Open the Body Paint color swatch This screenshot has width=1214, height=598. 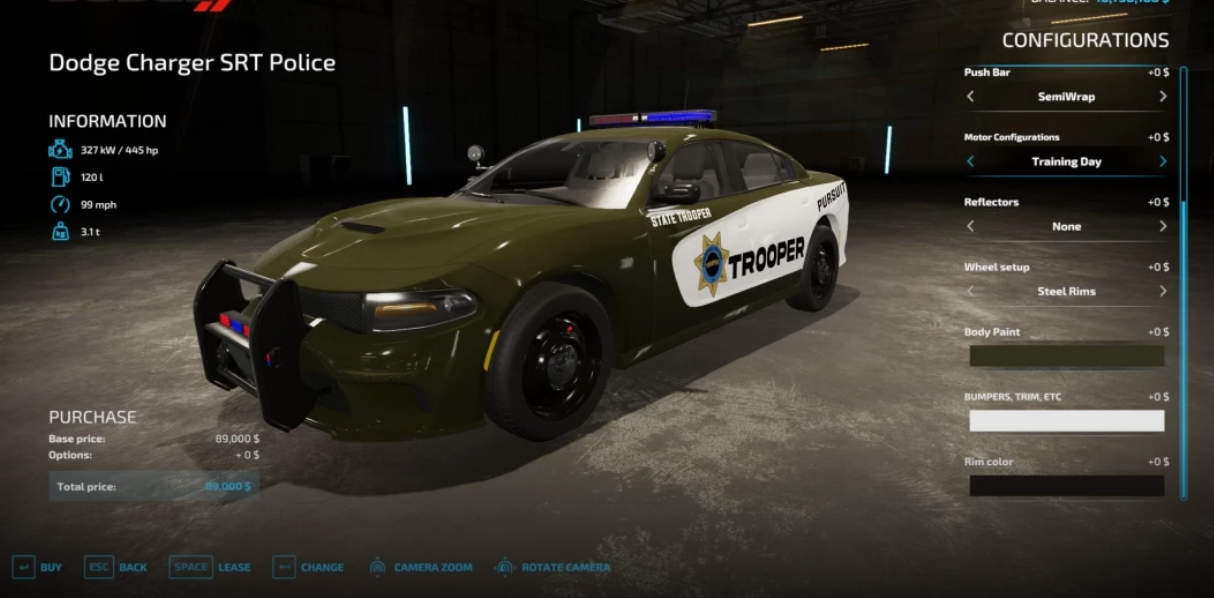point(1066,356)
